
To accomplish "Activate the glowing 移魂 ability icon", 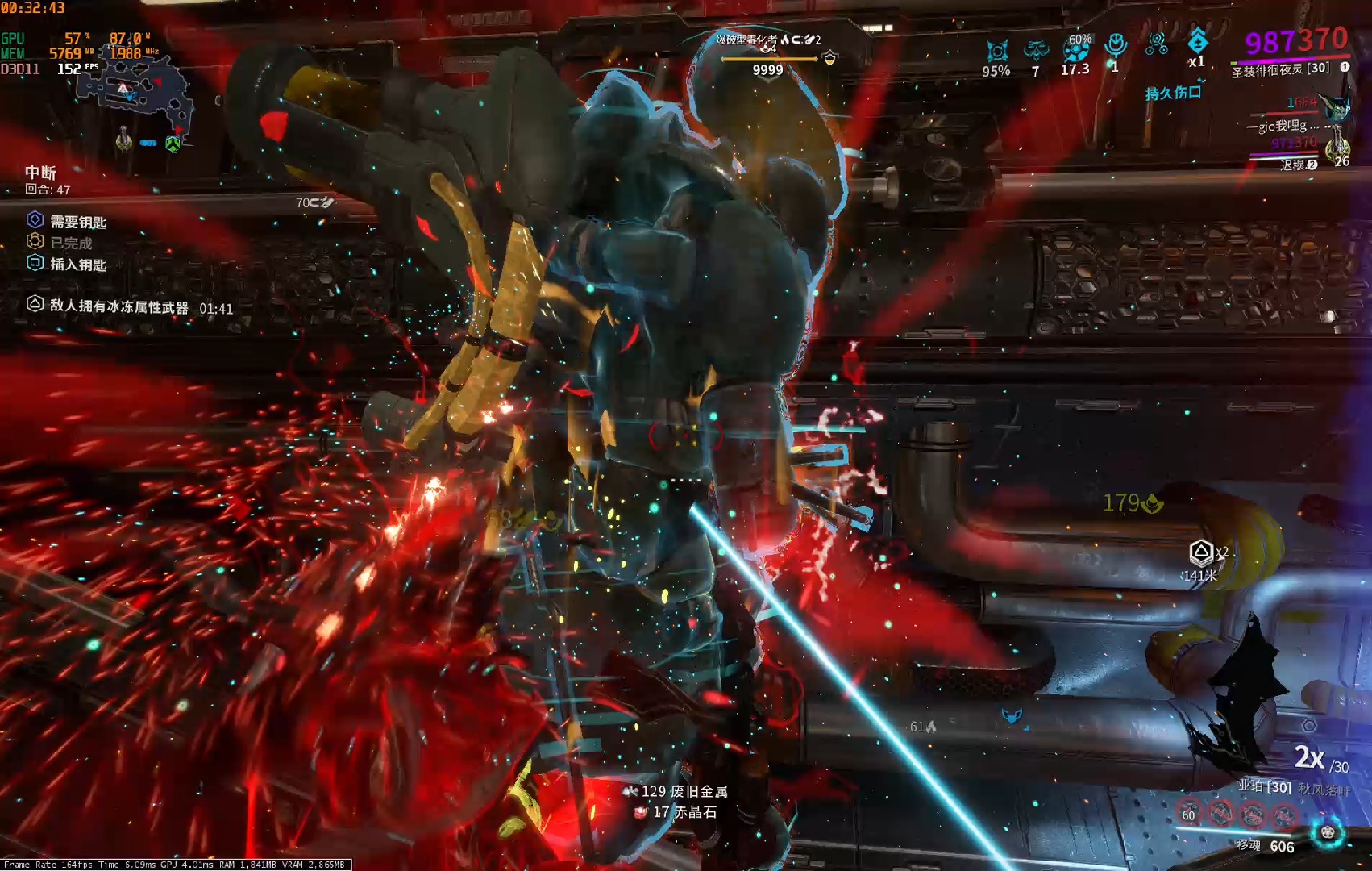I will 1327,832.
